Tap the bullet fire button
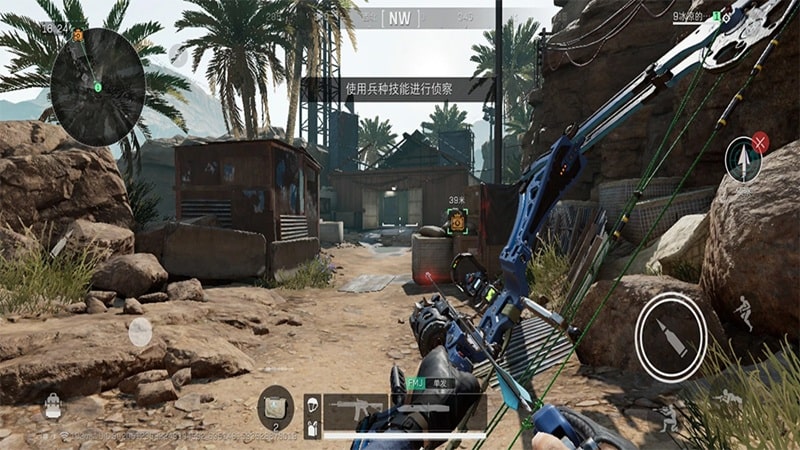This screenshot has height=450, width=800. tap(670, 336)
